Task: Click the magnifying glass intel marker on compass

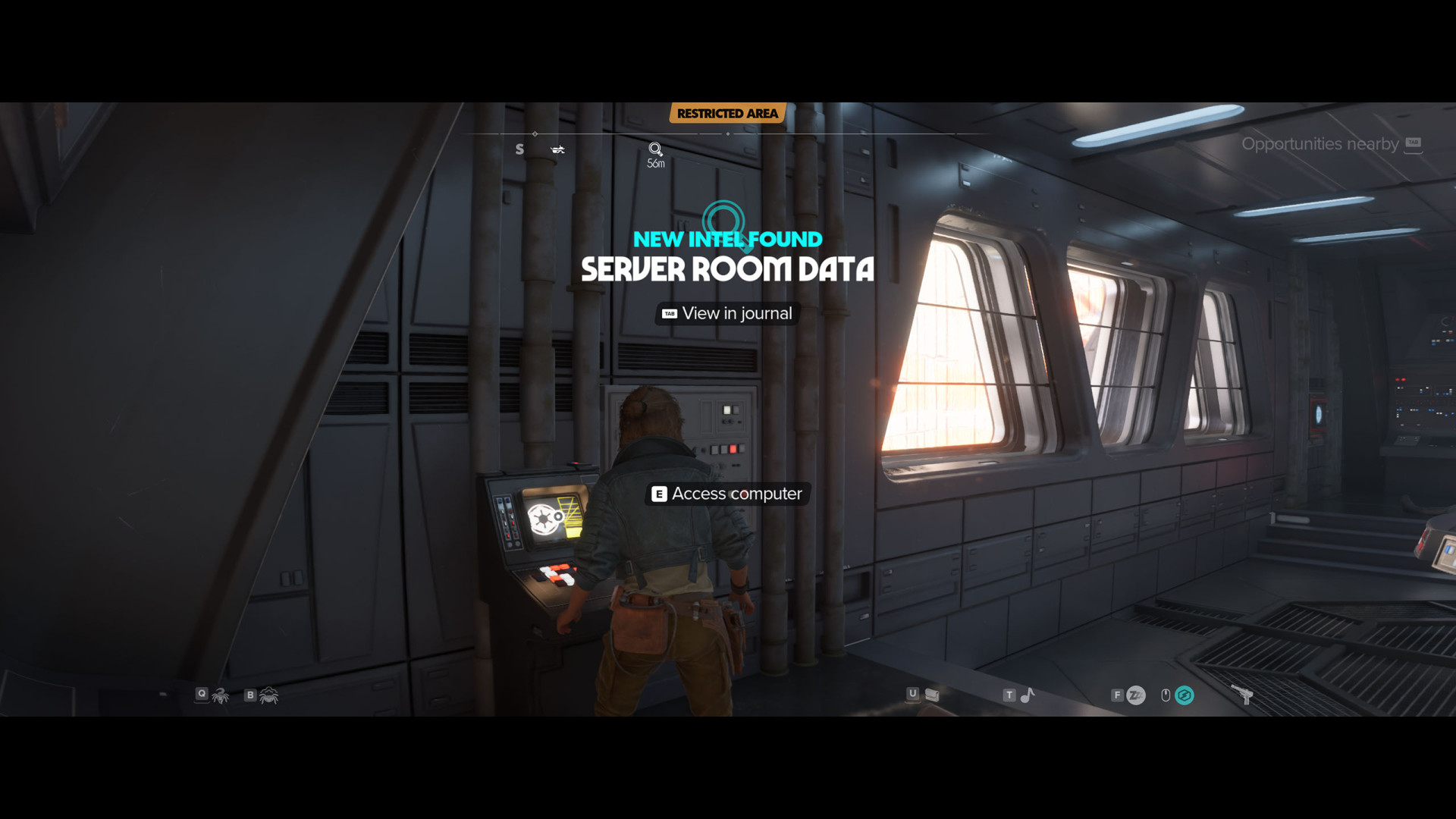Action: click(655, 149)
